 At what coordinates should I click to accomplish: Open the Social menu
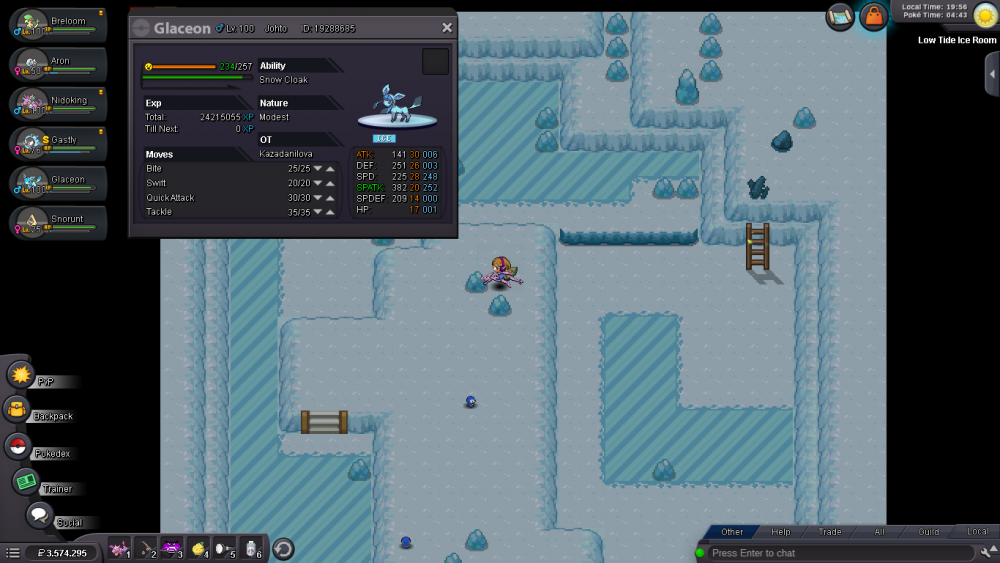(39, 515)
